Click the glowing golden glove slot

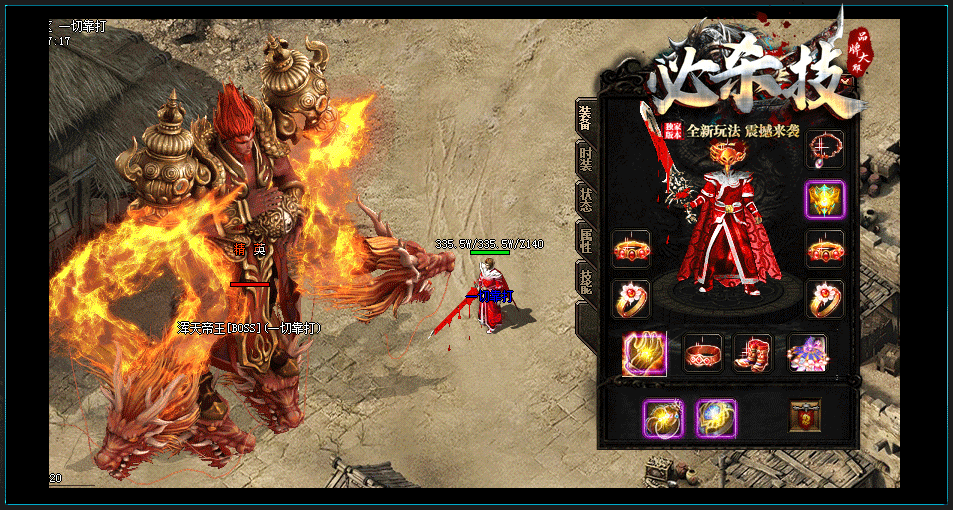click(x=644, y=353)
